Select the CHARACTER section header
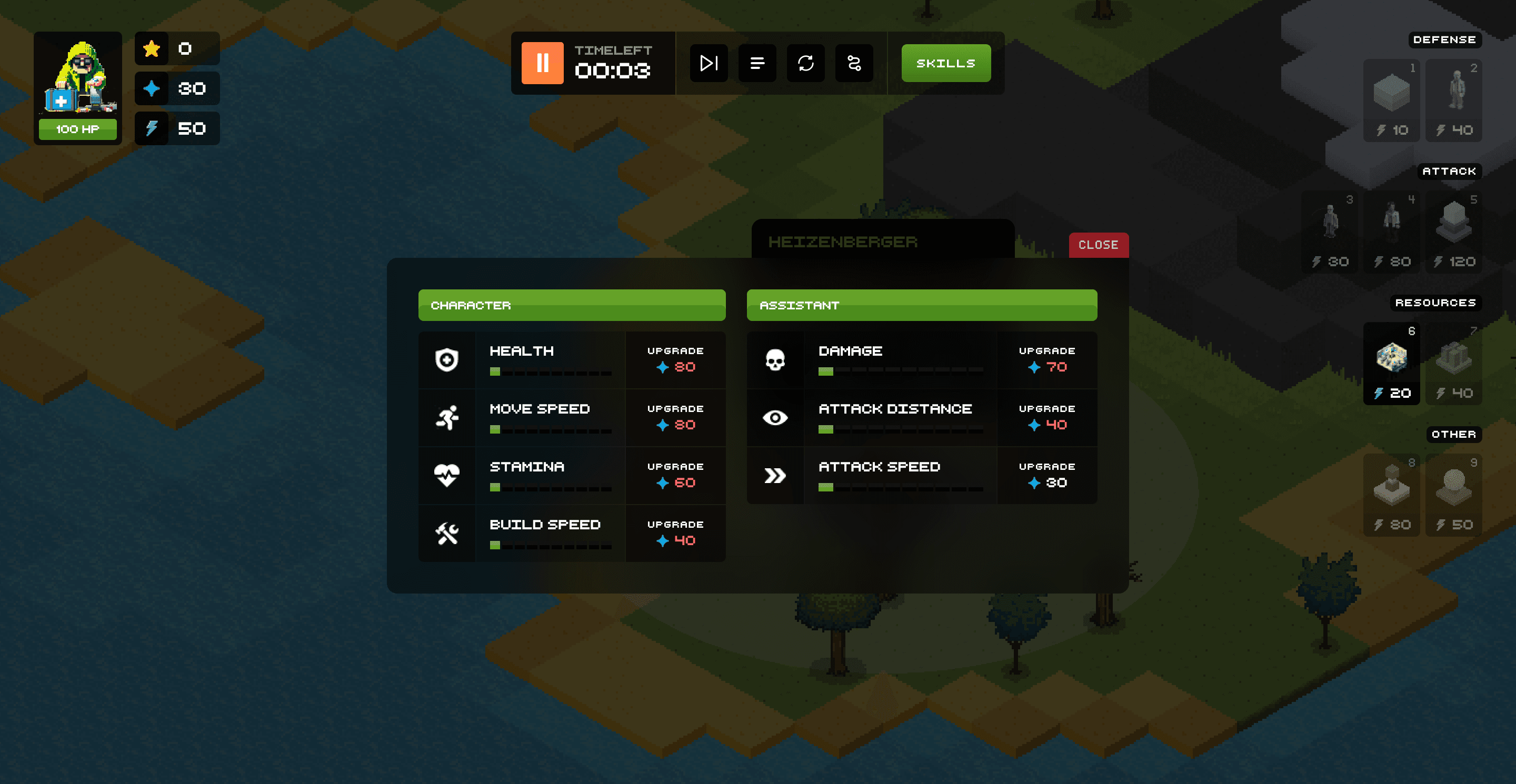 pos(572,305)
